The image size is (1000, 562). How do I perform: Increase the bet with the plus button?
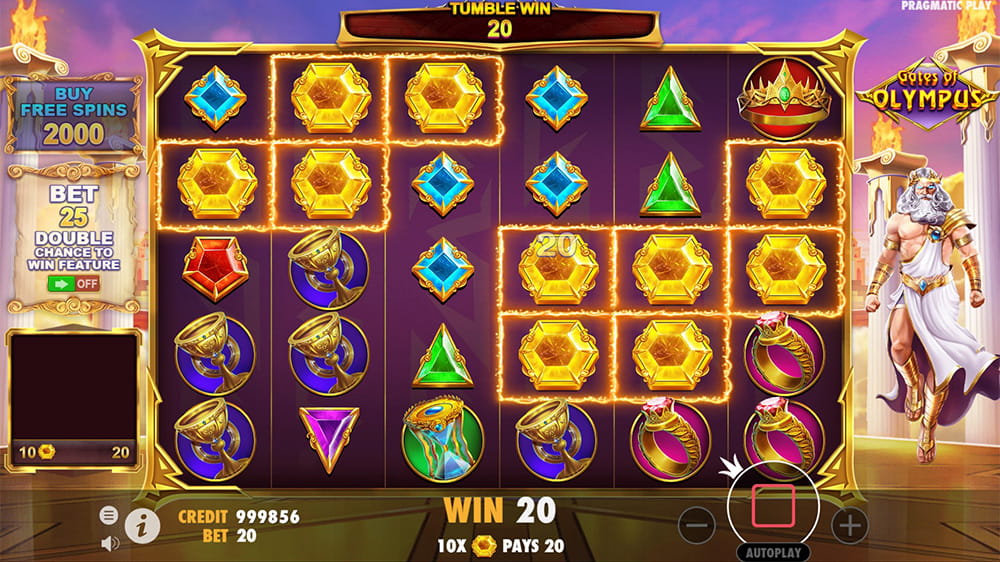pyautogui.click(x=848, y=524)
